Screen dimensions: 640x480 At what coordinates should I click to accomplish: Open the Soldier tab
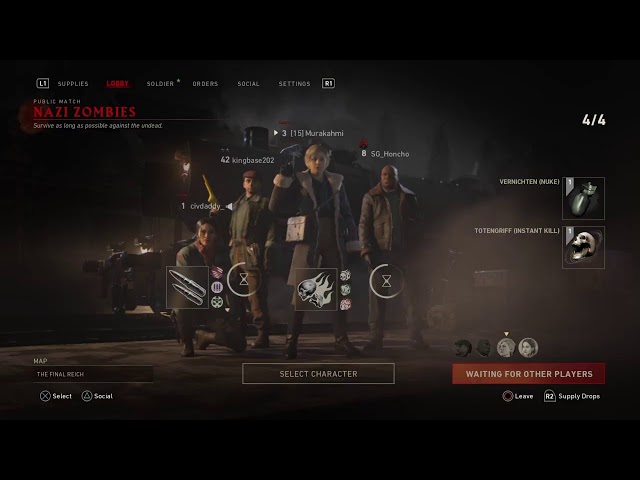160,84
